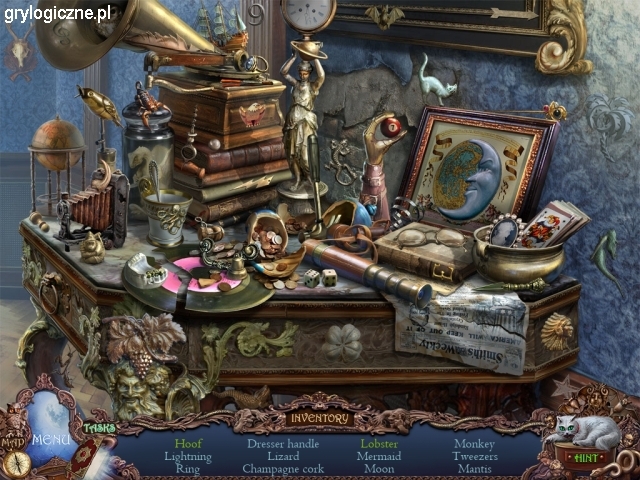Switch to the Inventory panel
The image size is (640, 480).
pyautogui.click(x=320, y=418)
